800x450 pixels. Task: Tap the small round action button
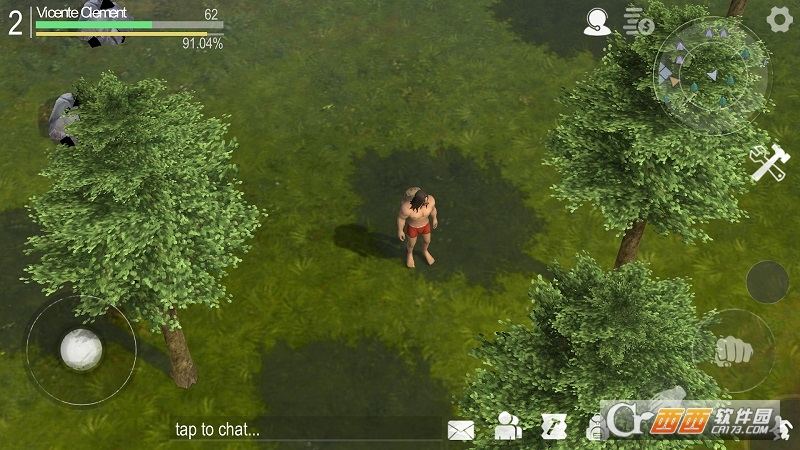pyautogui.click(x=767, y=282)
